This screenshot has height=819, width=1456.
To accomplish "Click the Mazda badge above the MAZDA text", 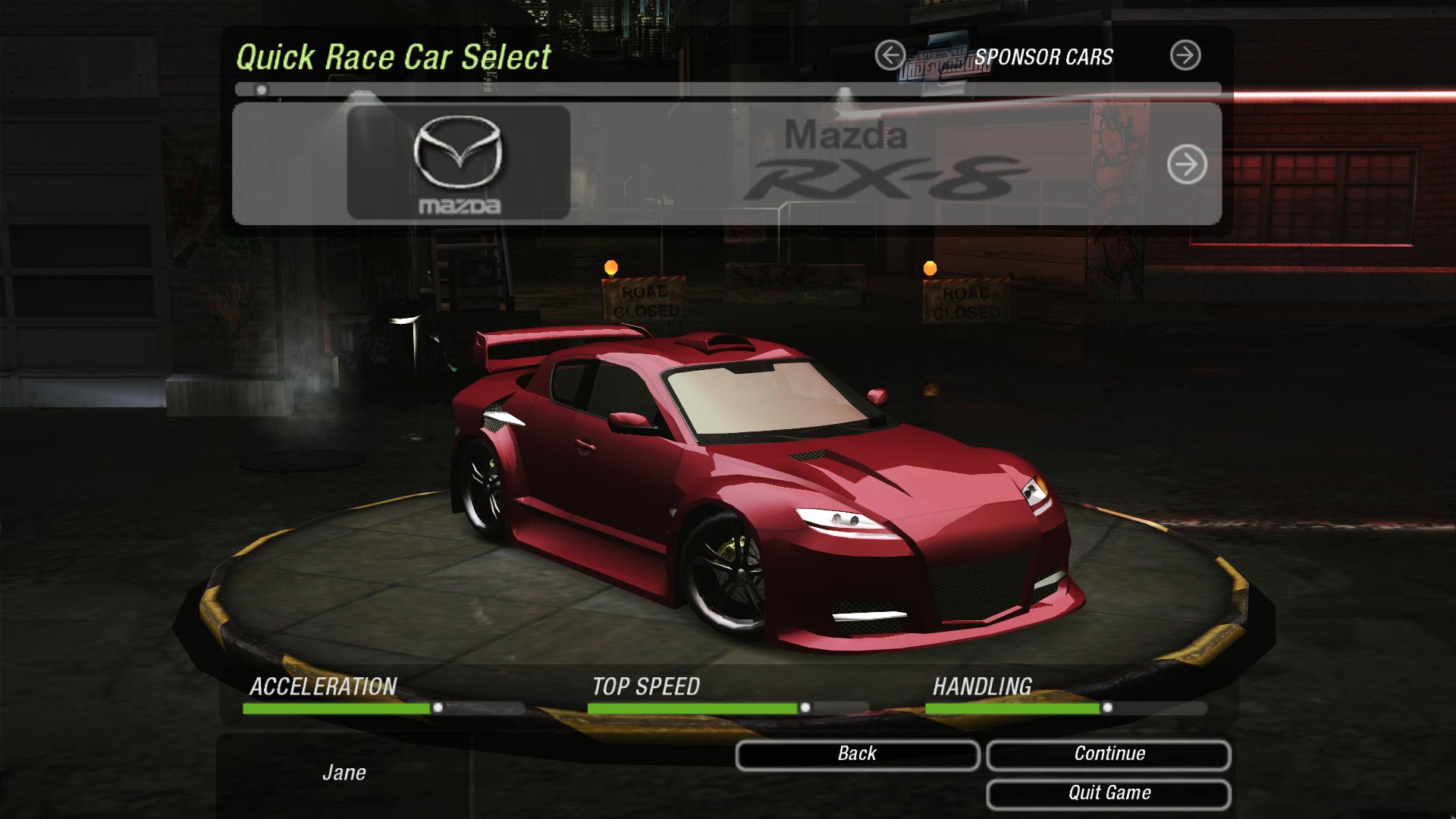I will tap(458, 152).
